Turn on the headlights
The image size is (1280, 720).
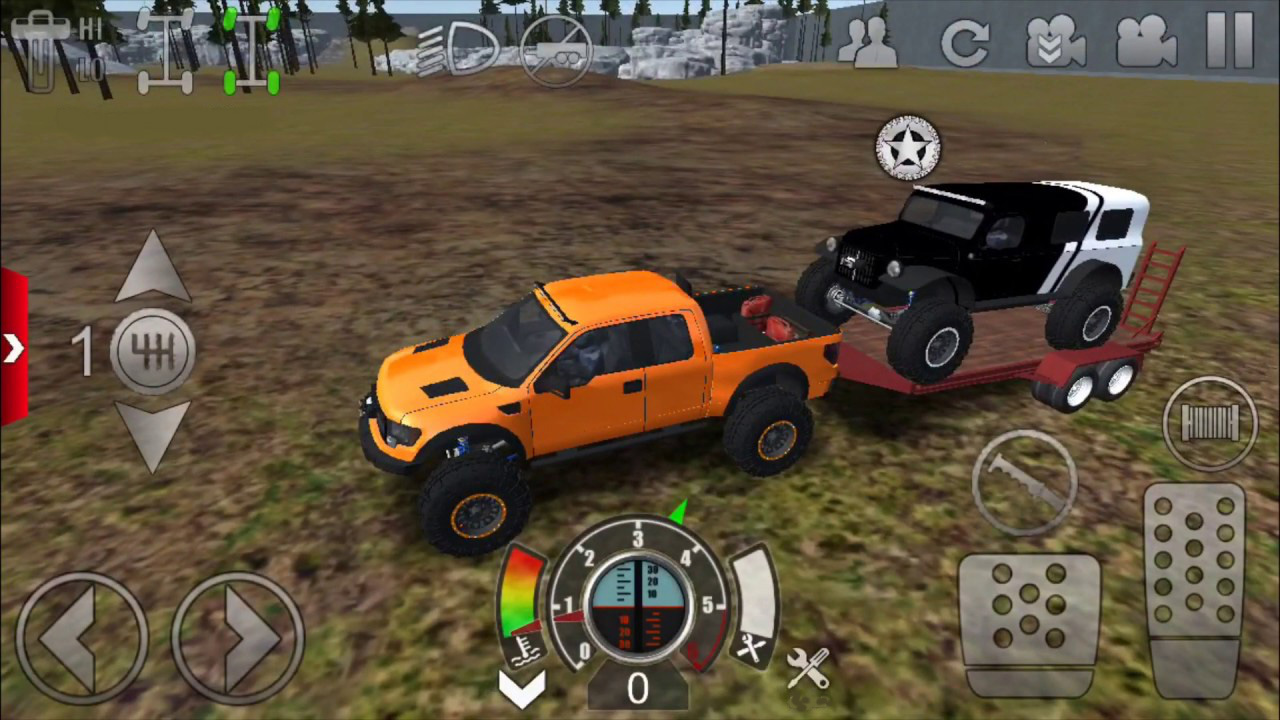pos(460,48)
